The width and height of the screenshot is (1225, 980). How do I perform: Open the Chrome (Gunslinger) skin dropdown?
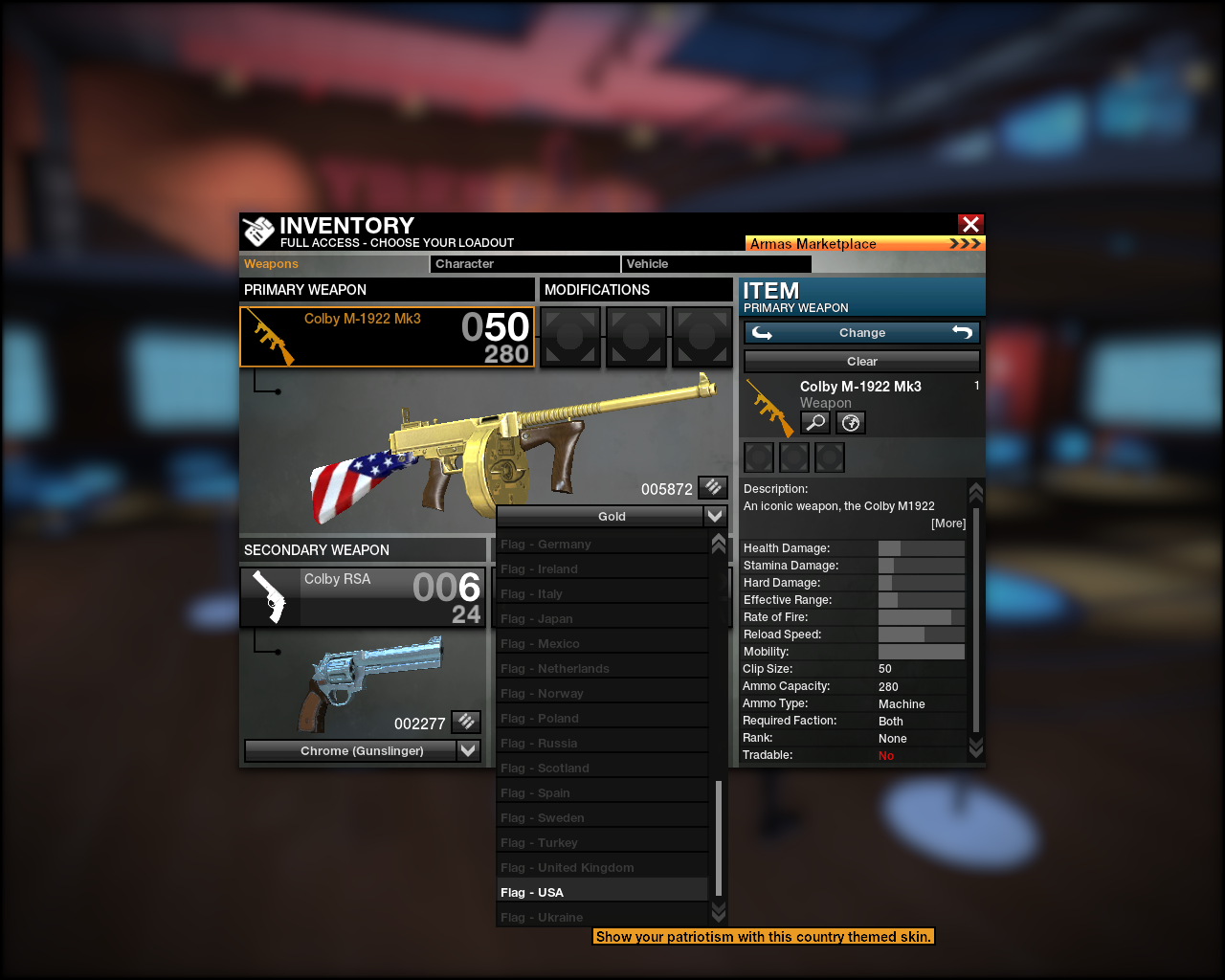363,751
